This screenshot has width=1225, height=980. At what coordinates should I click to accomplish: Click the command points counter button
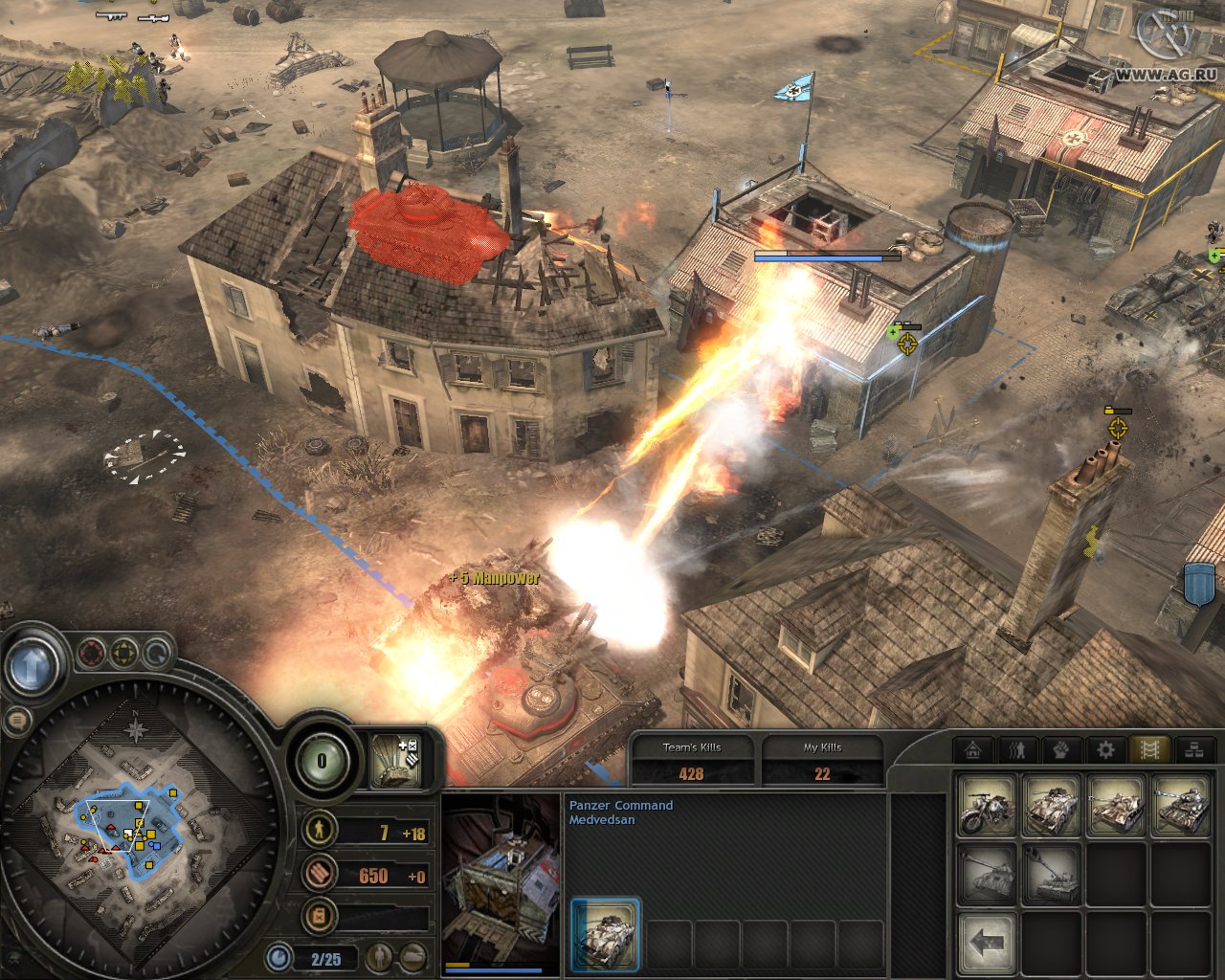click(322, 761)
